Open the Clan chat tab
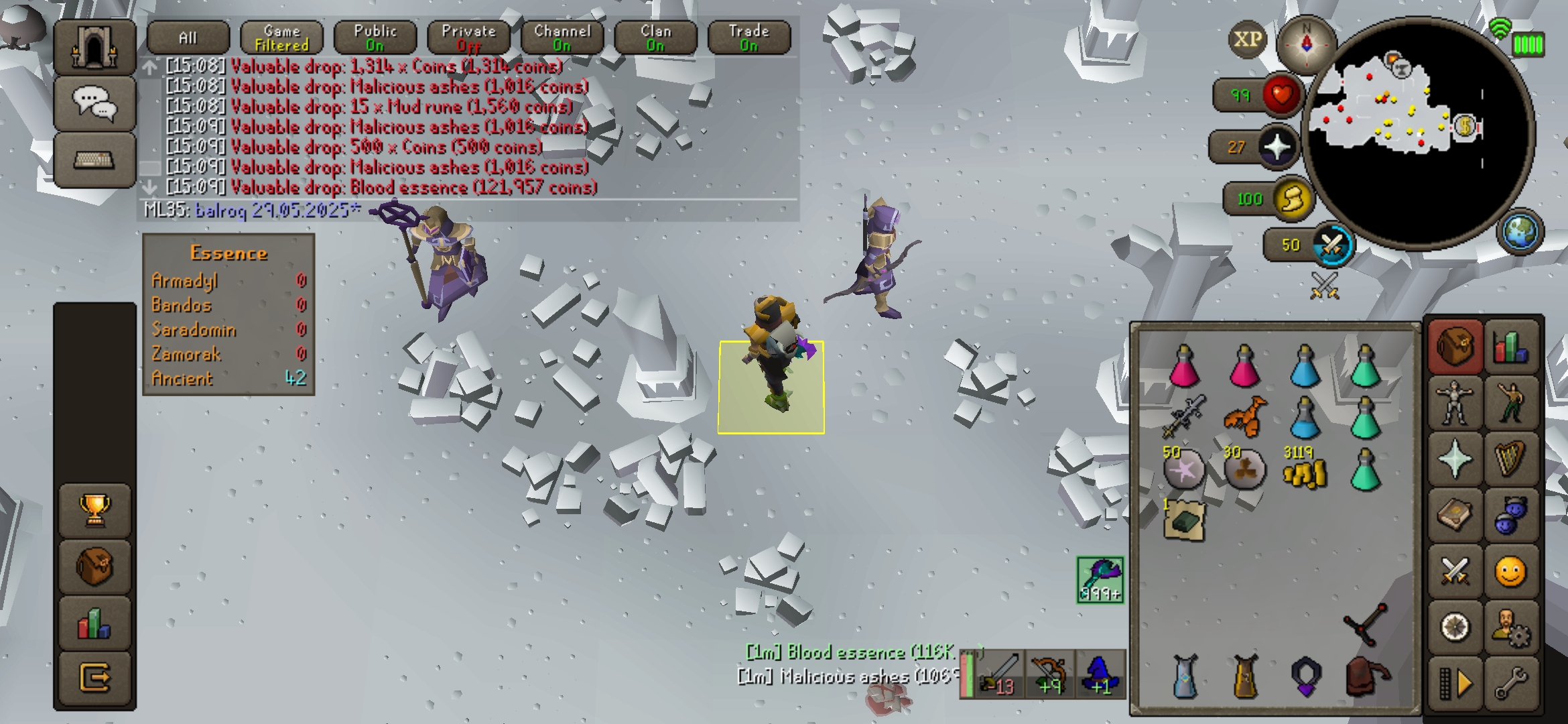The width and height of the screenshot is (1568, 724). 655,38
